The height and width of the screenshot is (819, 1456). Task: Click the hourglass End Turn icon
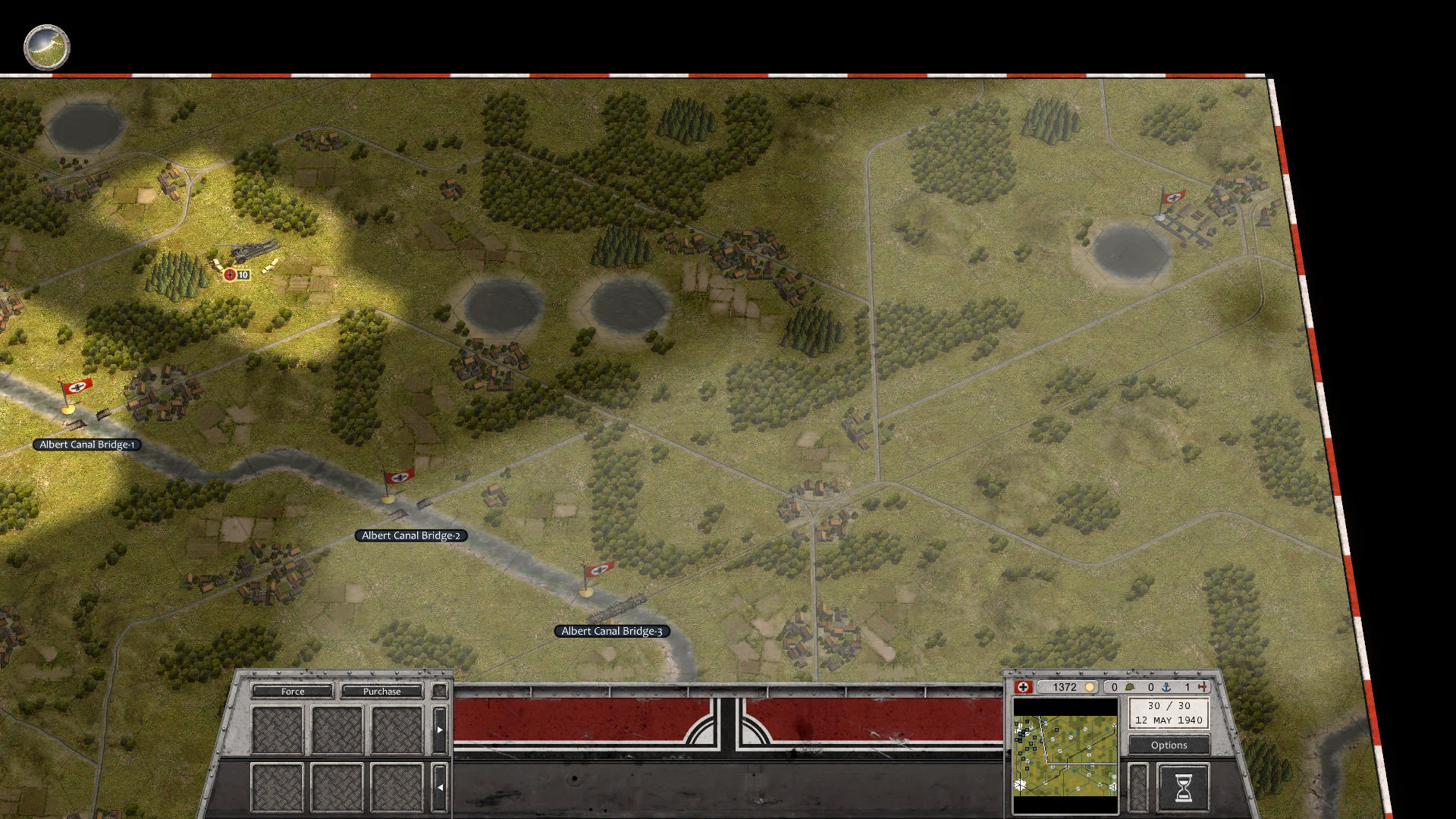click(1183, 787)
